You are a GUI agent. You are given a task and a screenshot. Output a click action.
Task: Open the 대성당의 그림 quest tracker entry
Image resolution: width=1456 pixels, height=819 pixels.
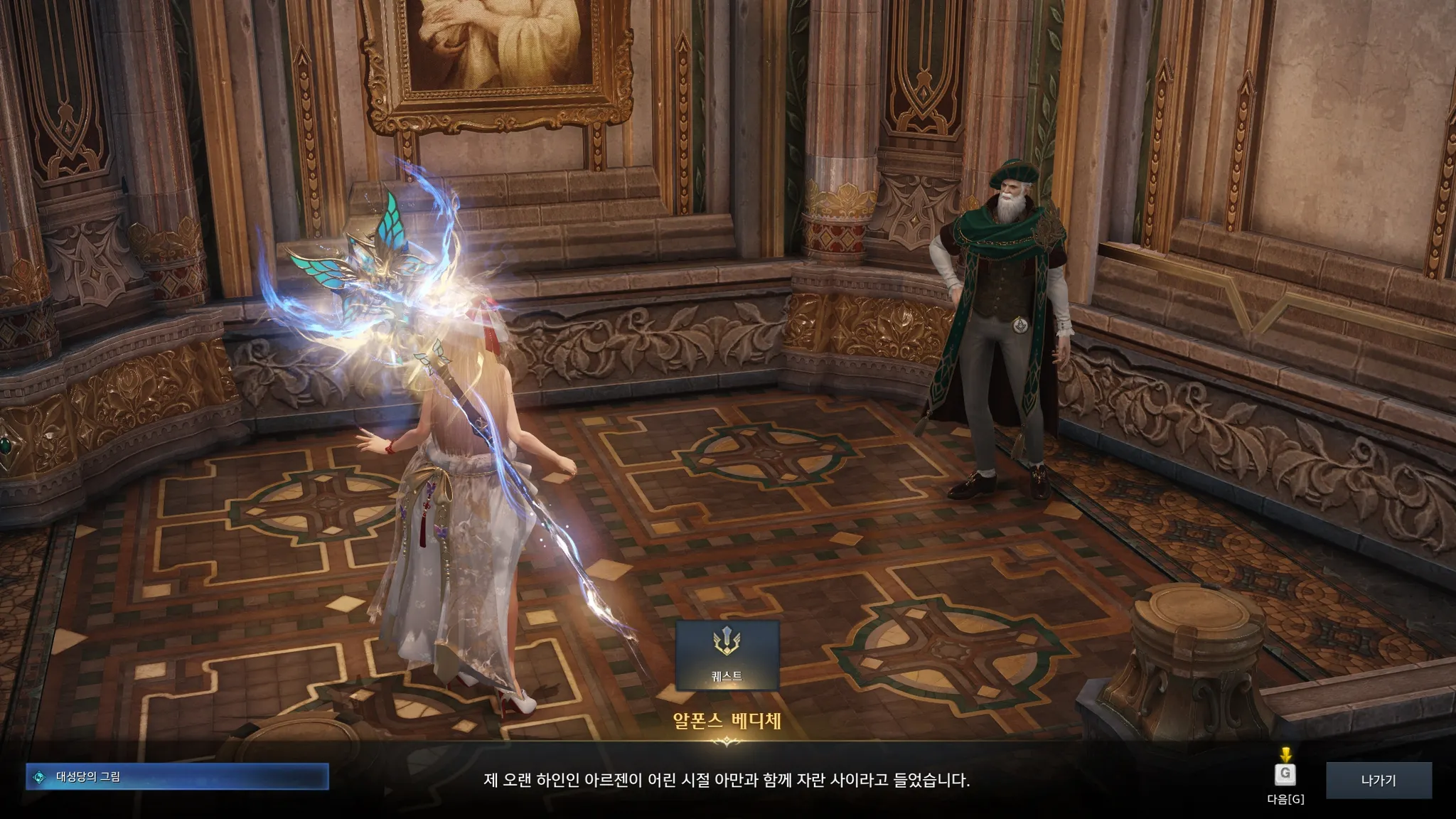tap(177, 777)
